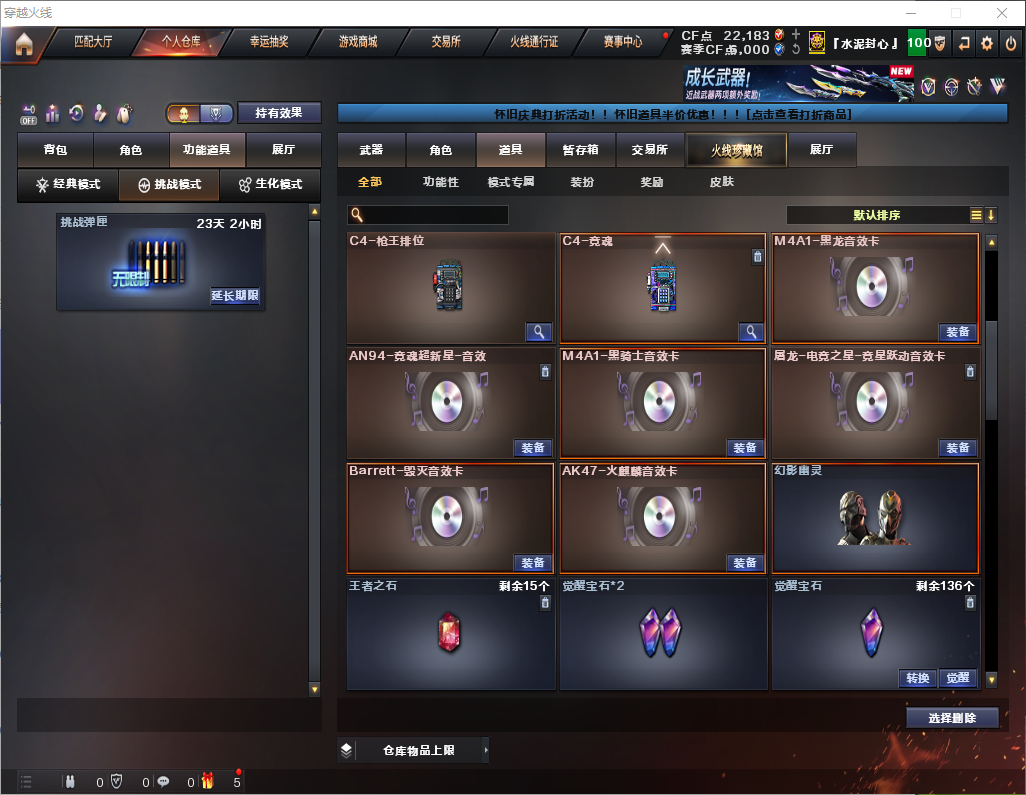
Task: Open the 火线珍藏馆 collection tab
Action: point(736,150)
